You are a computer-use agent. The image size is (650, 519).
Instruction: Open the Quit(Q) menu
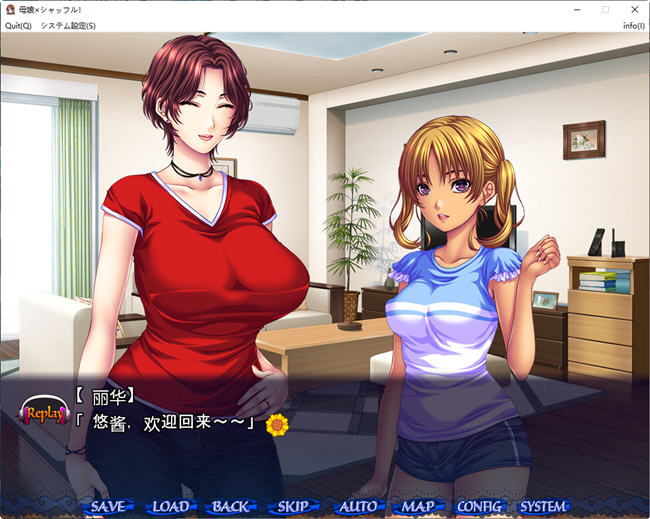click(18, 25)
